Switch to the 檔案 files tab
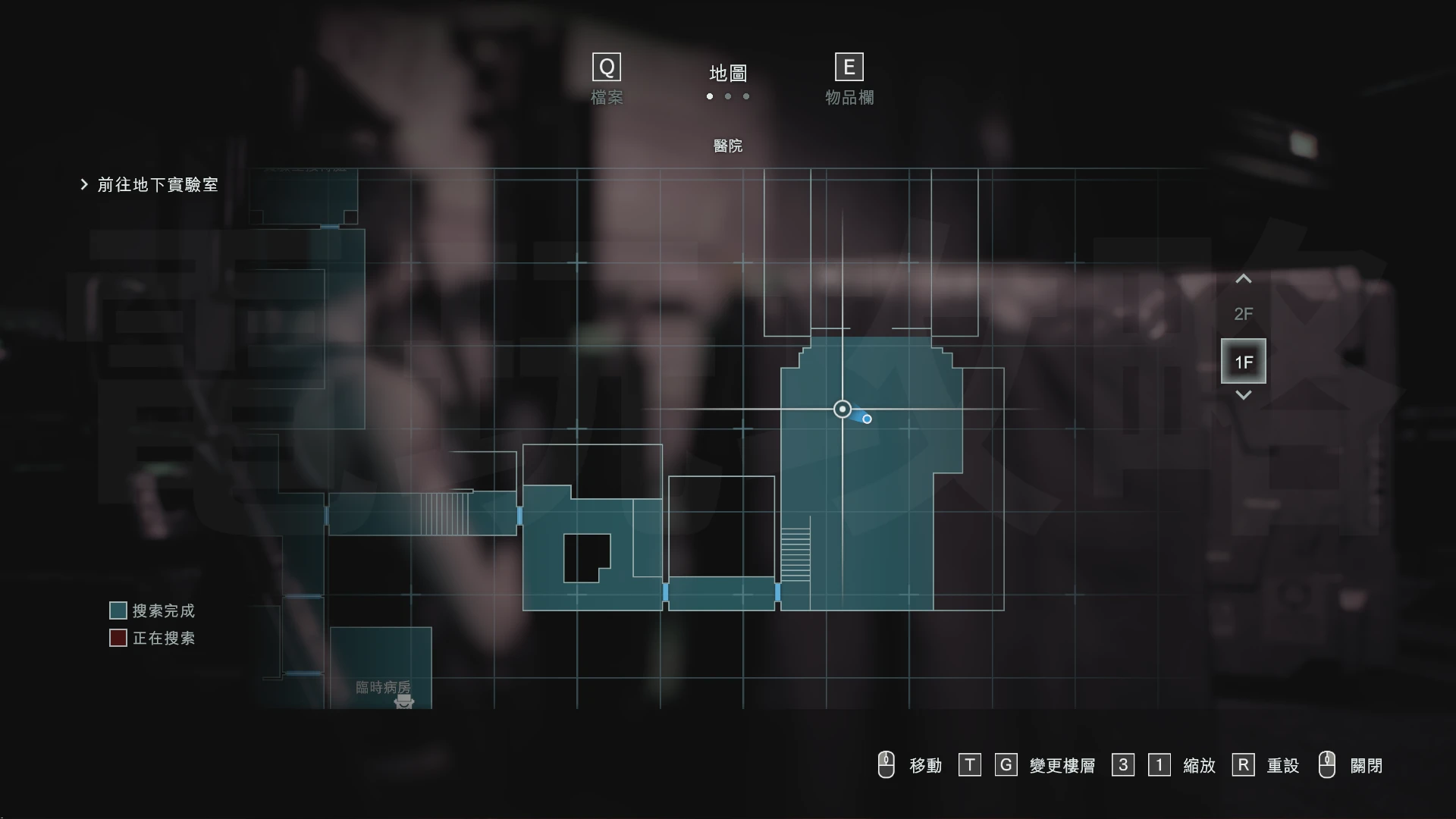This screenshot has height=819, width=1456. (607, 80)
